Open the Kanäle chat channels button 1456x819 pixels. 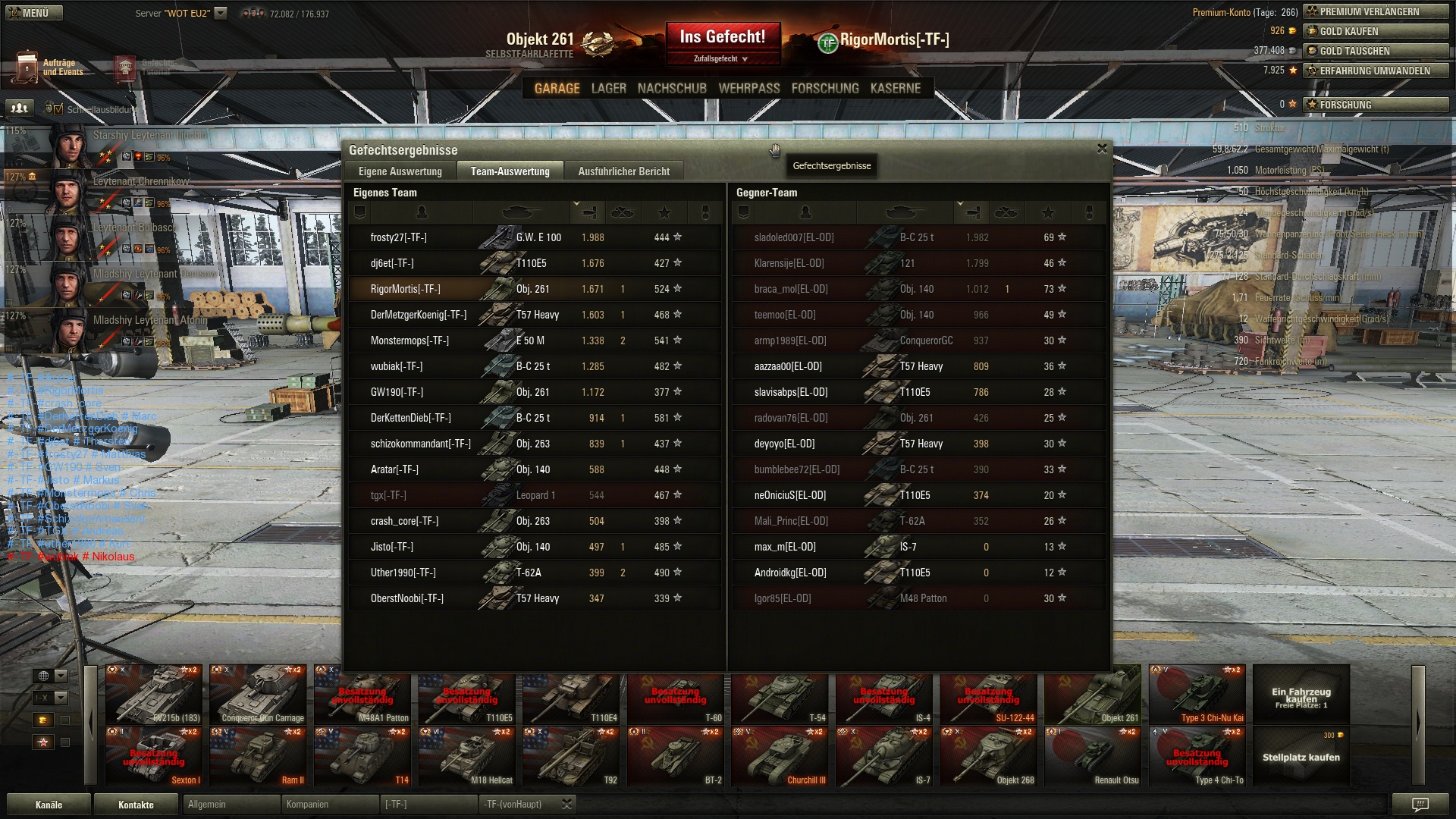(49, 805)
